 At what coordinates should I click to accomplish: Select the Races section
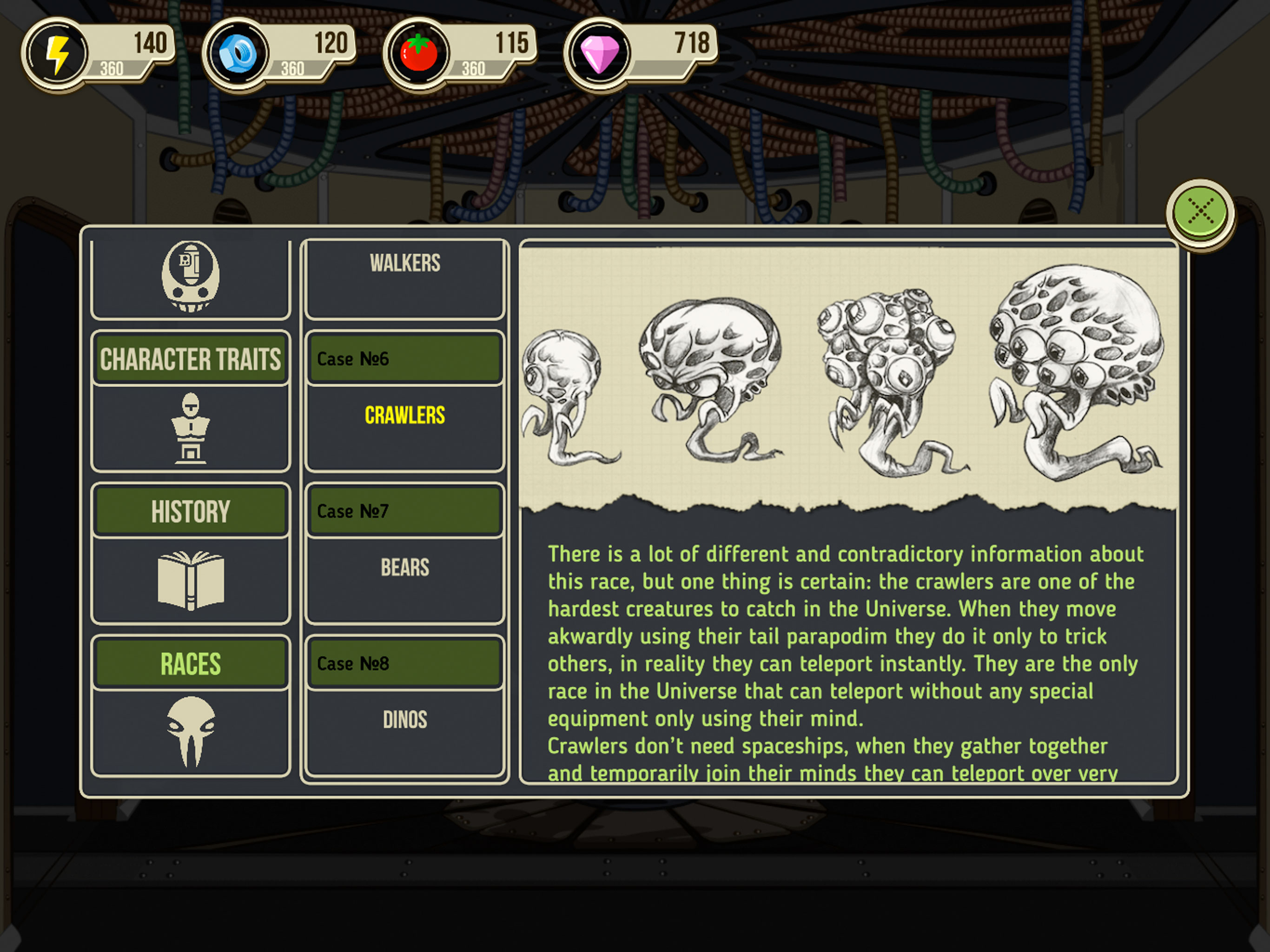pyautogui.click(x=190, y=664)
